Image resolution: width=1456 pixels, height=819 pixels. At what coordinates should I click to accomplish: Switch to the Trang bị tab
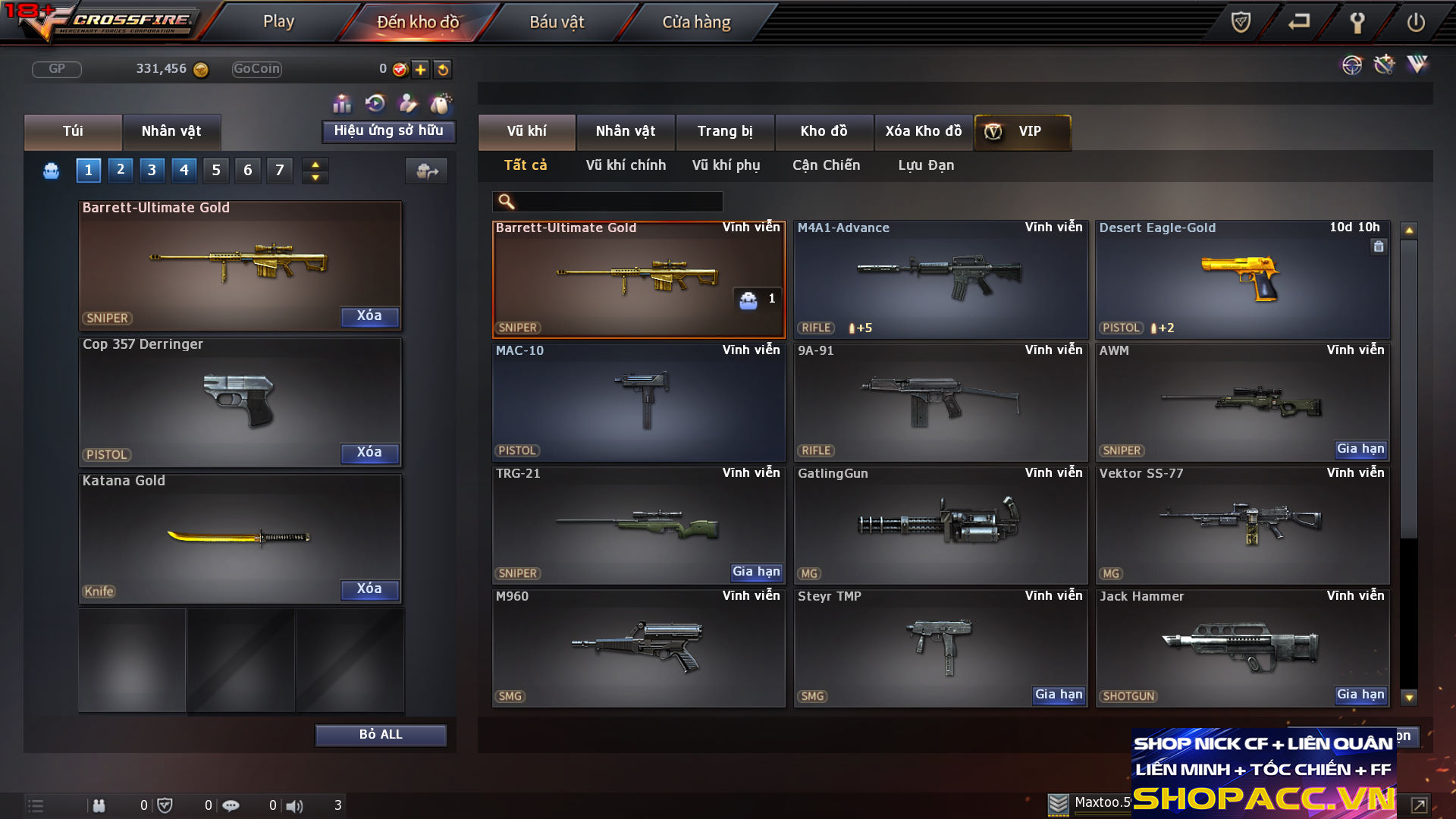725,131
